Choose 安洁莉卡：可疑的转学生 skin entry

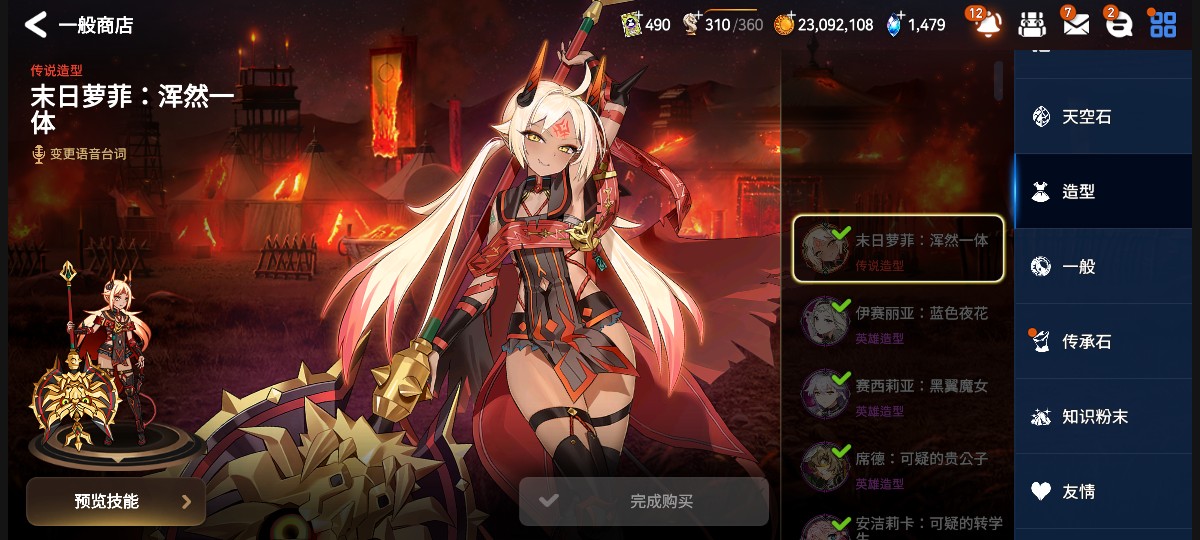[898, 525]
